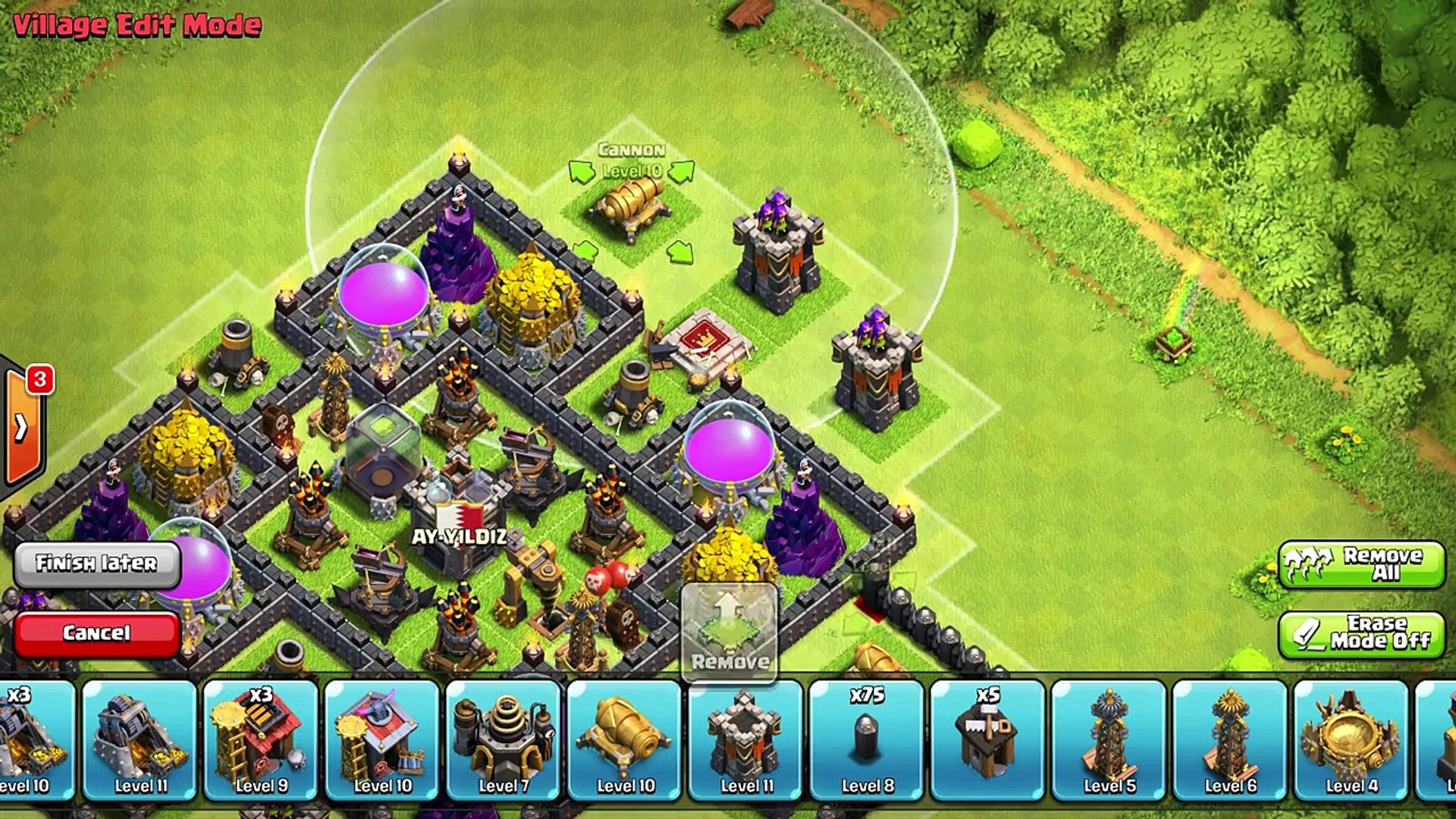The height and width of the screenshot is (819, 1456).
Task: Select the Level 4 golden cauldron building tile
Action: 1351,739
